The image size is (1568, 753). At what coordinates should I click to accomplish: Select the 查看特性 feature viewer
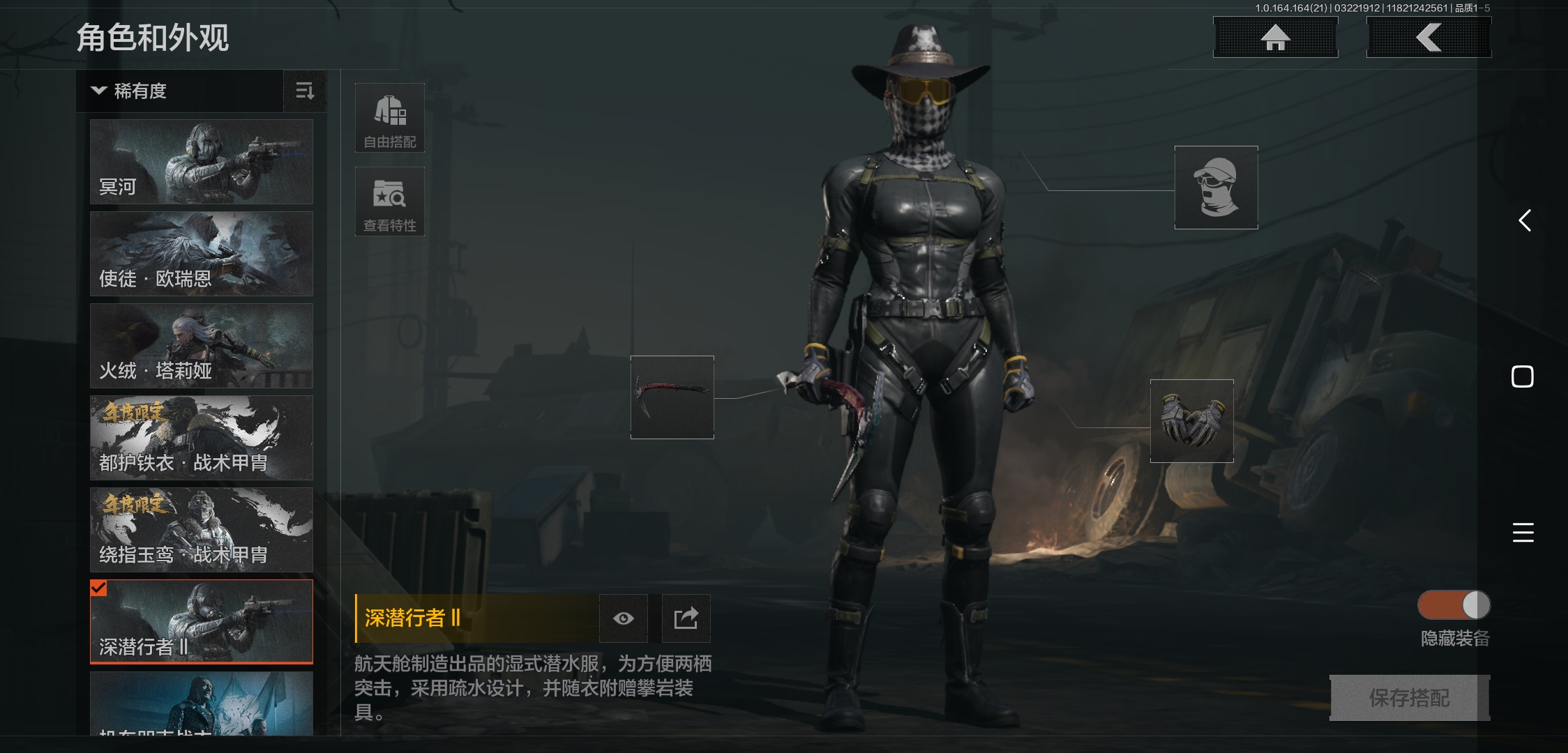point(389,201)
